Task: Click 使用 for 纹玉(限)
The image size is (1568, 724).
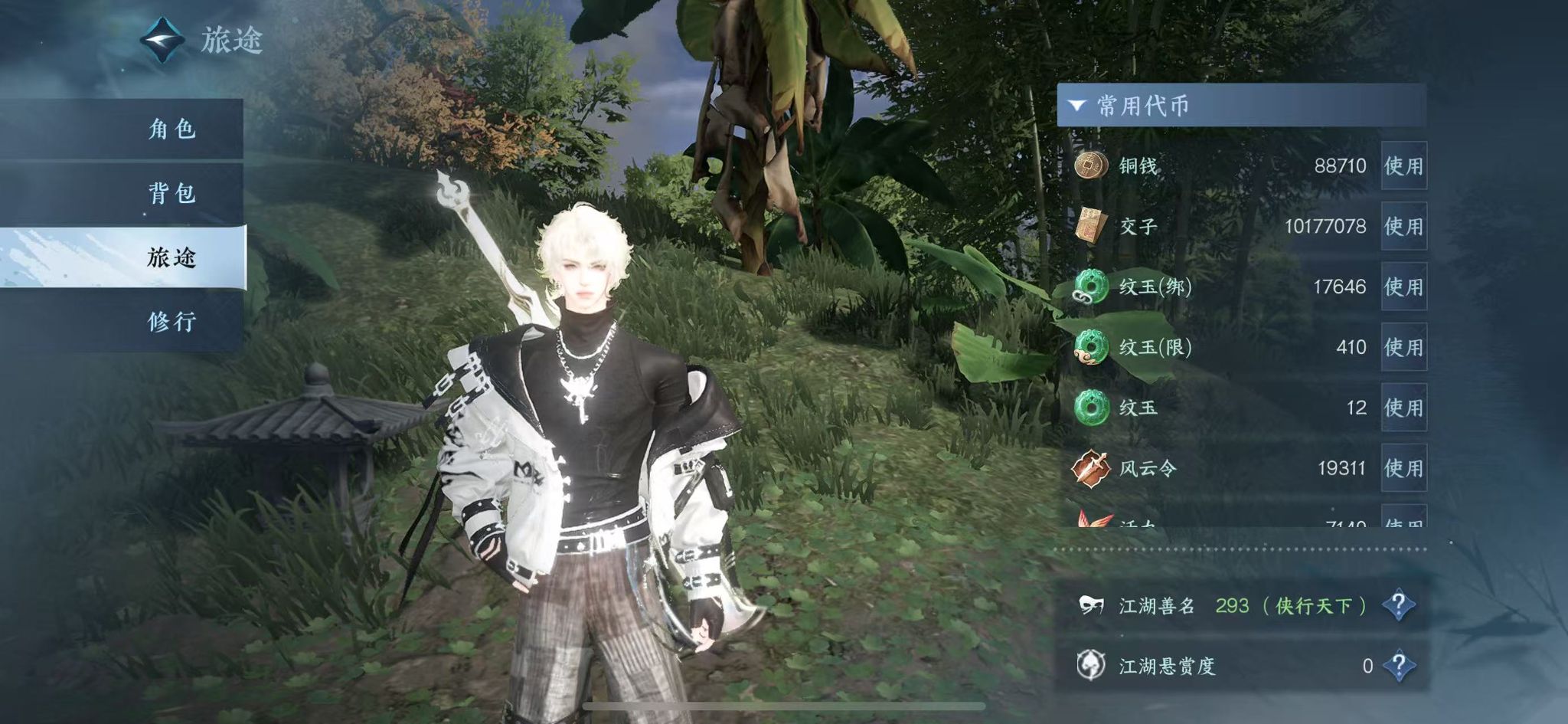Action: pos(1403,347)
